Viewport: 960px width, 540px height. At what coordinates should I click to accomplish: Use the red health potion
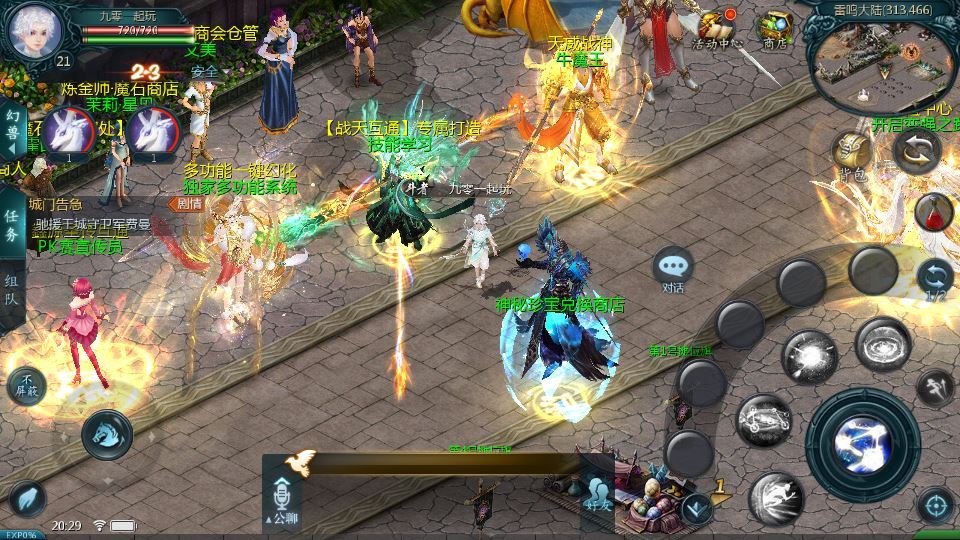pyautogui.click(x=933, y=211)
